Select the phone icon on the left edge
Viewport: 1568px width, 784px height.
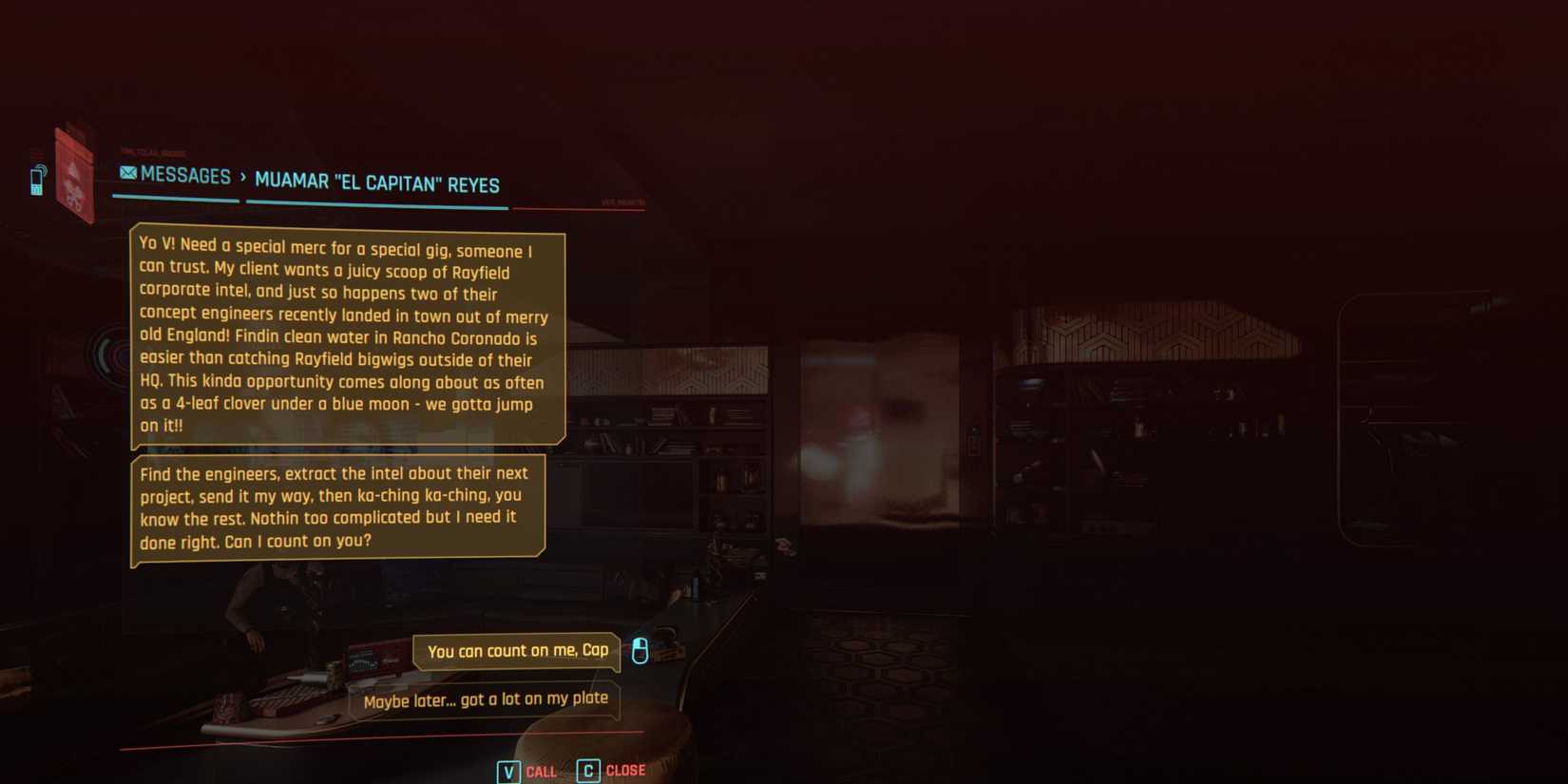(x=37, y=181)
